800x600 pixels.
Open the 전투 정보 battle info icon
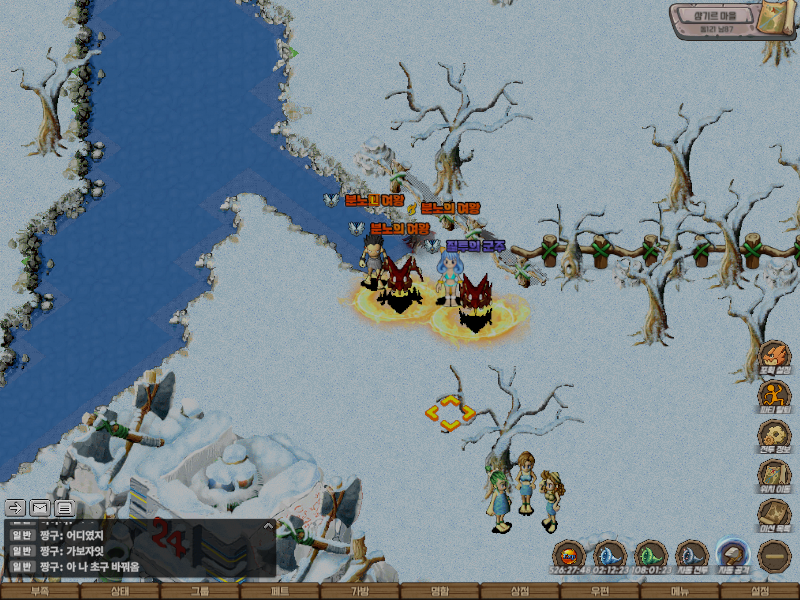pyautogui.click(x=774, y=437)
